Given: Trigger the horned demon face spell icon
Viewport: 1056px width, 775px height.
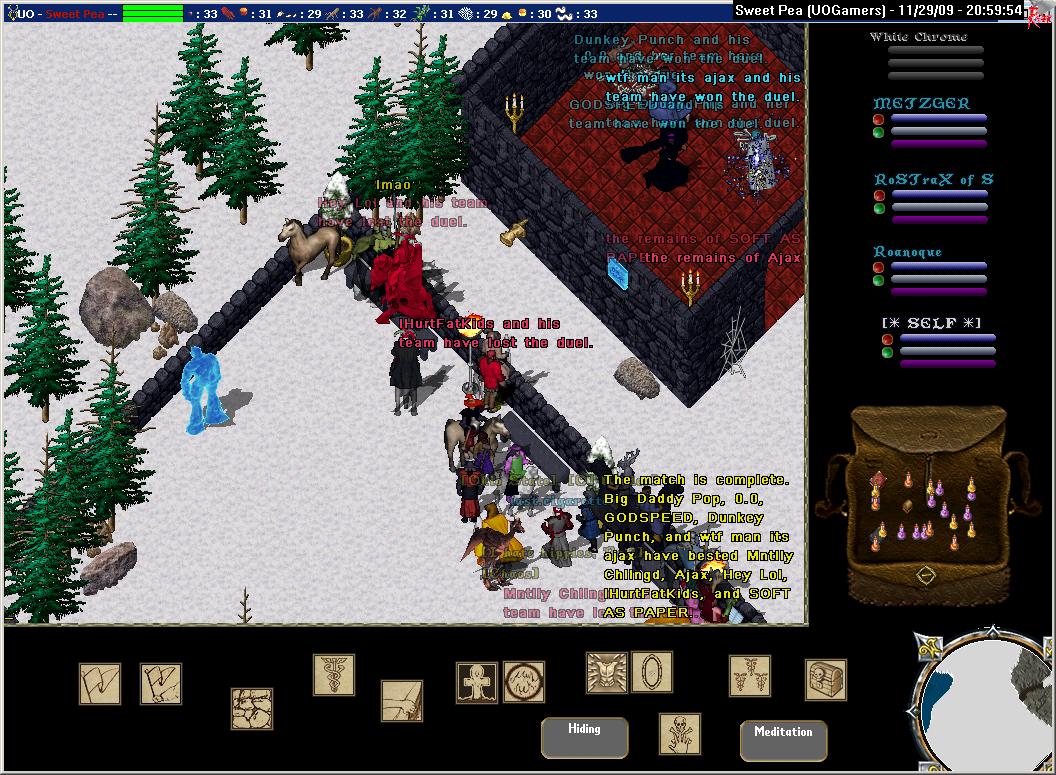Looking at the screenshot, I should tap(606, 673).
